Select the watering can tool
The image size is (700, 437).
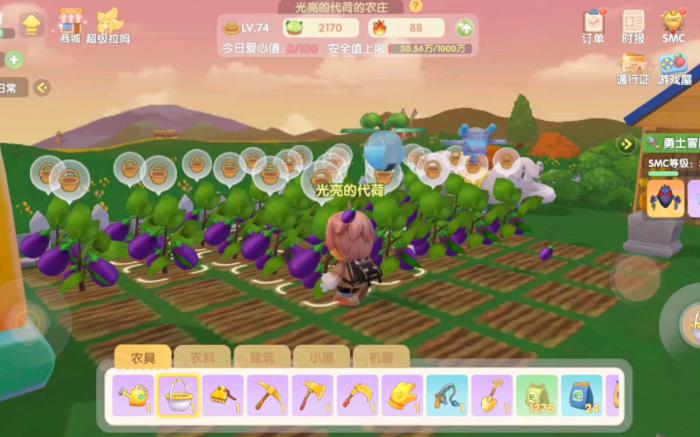133,395
